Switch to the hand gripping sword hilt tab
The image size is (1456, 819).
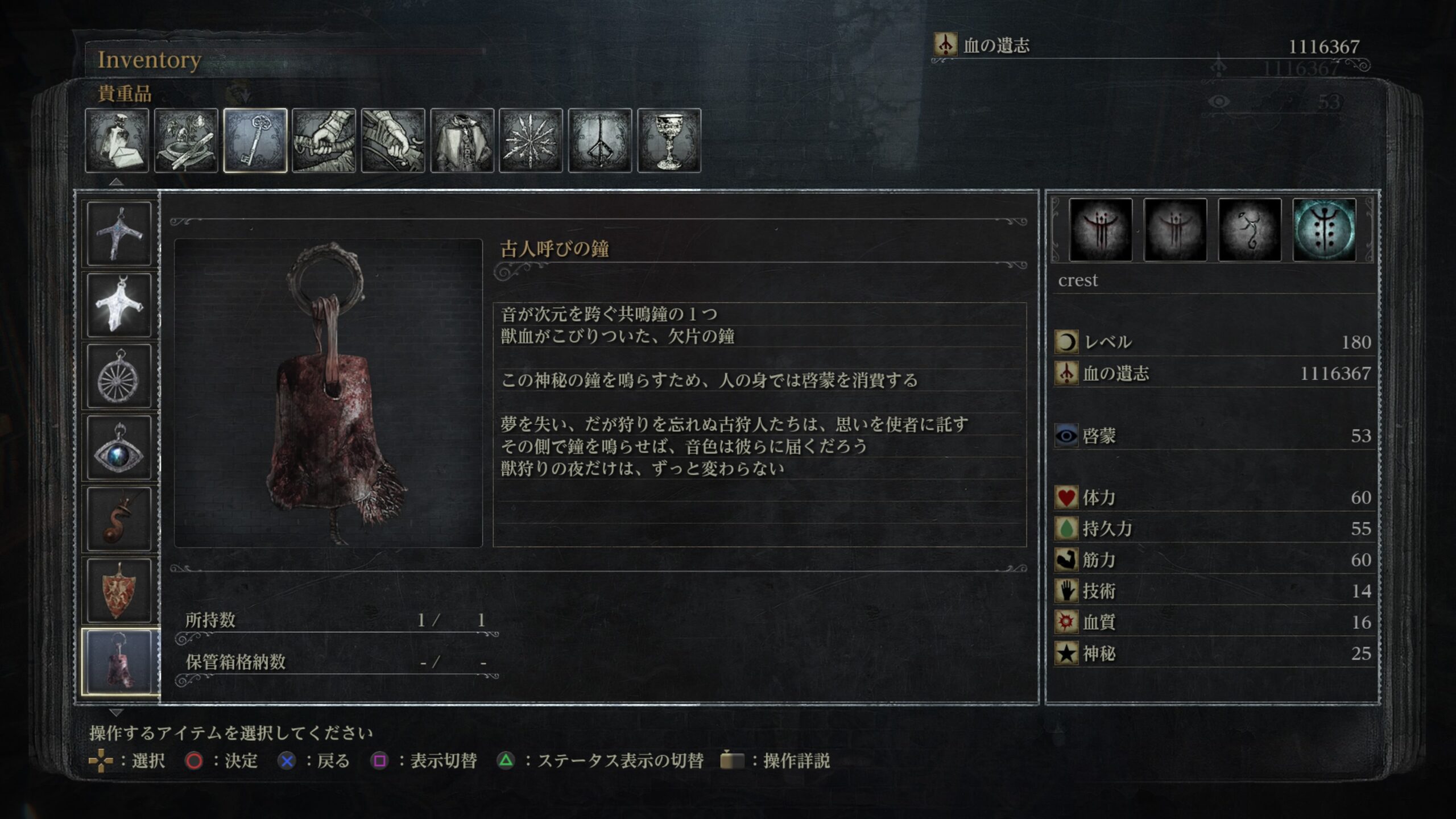pos(324,140)
